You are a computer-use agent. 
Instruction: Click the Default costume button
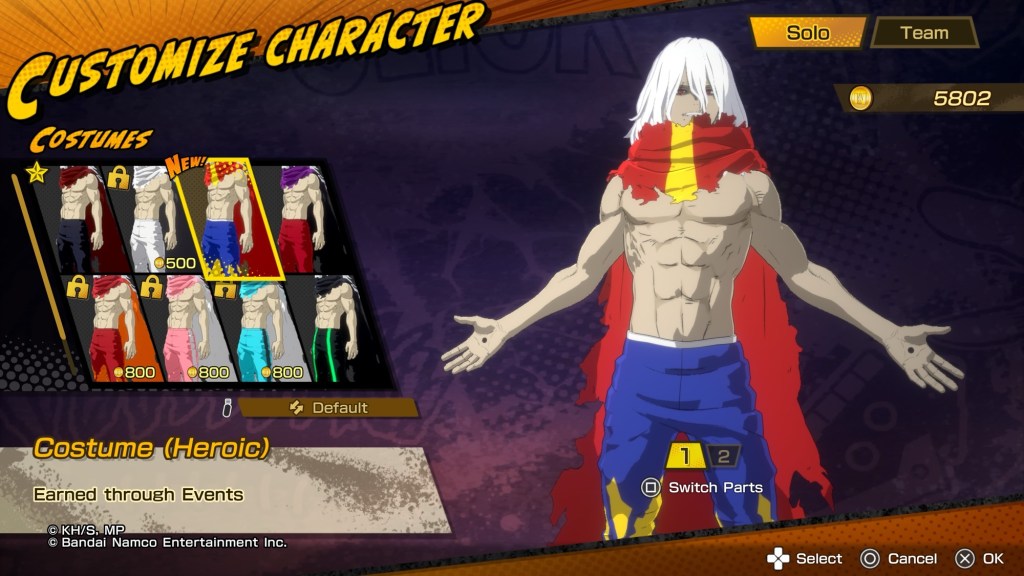328,408
